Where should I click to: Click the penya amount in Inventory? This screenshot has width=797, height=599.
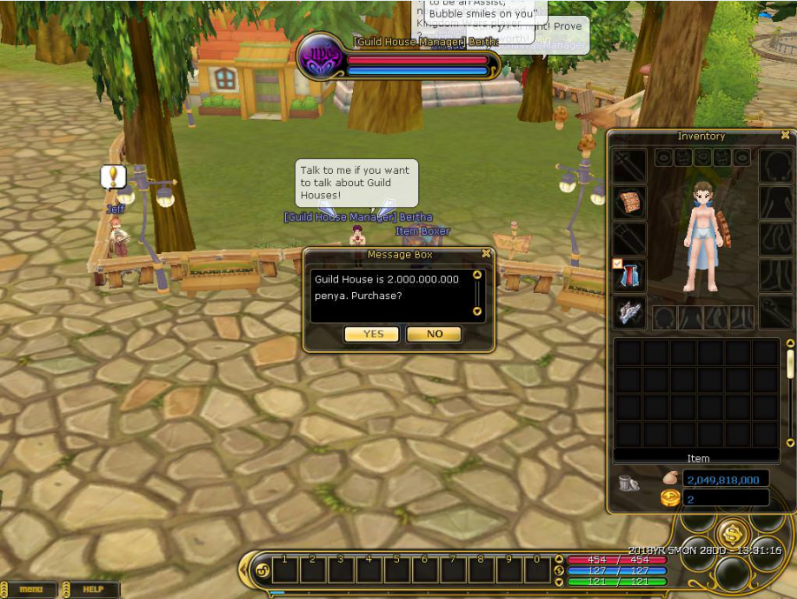(x=726, y=480)
